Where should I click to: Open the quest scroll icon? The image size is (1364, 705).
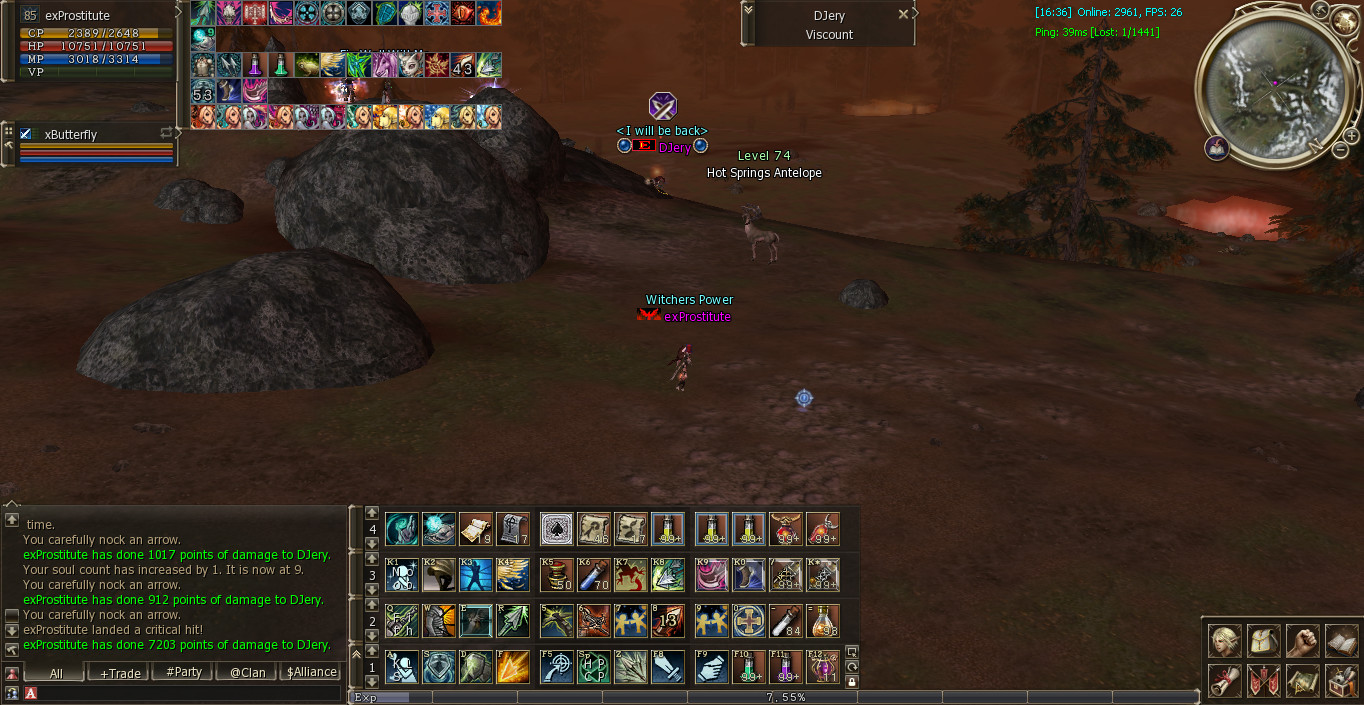coord(1224,680)
